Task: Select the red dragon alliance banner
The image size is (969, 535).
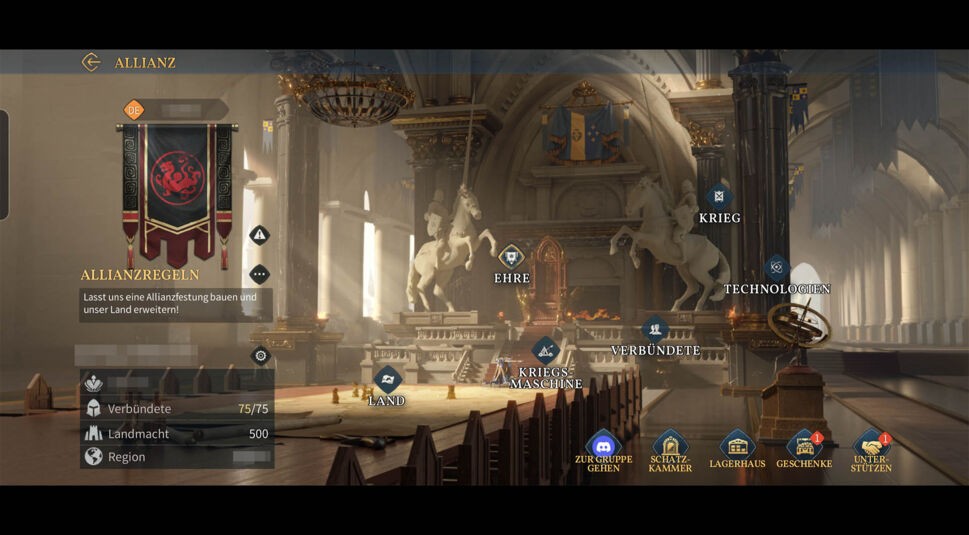Action: tap(177, 185)
